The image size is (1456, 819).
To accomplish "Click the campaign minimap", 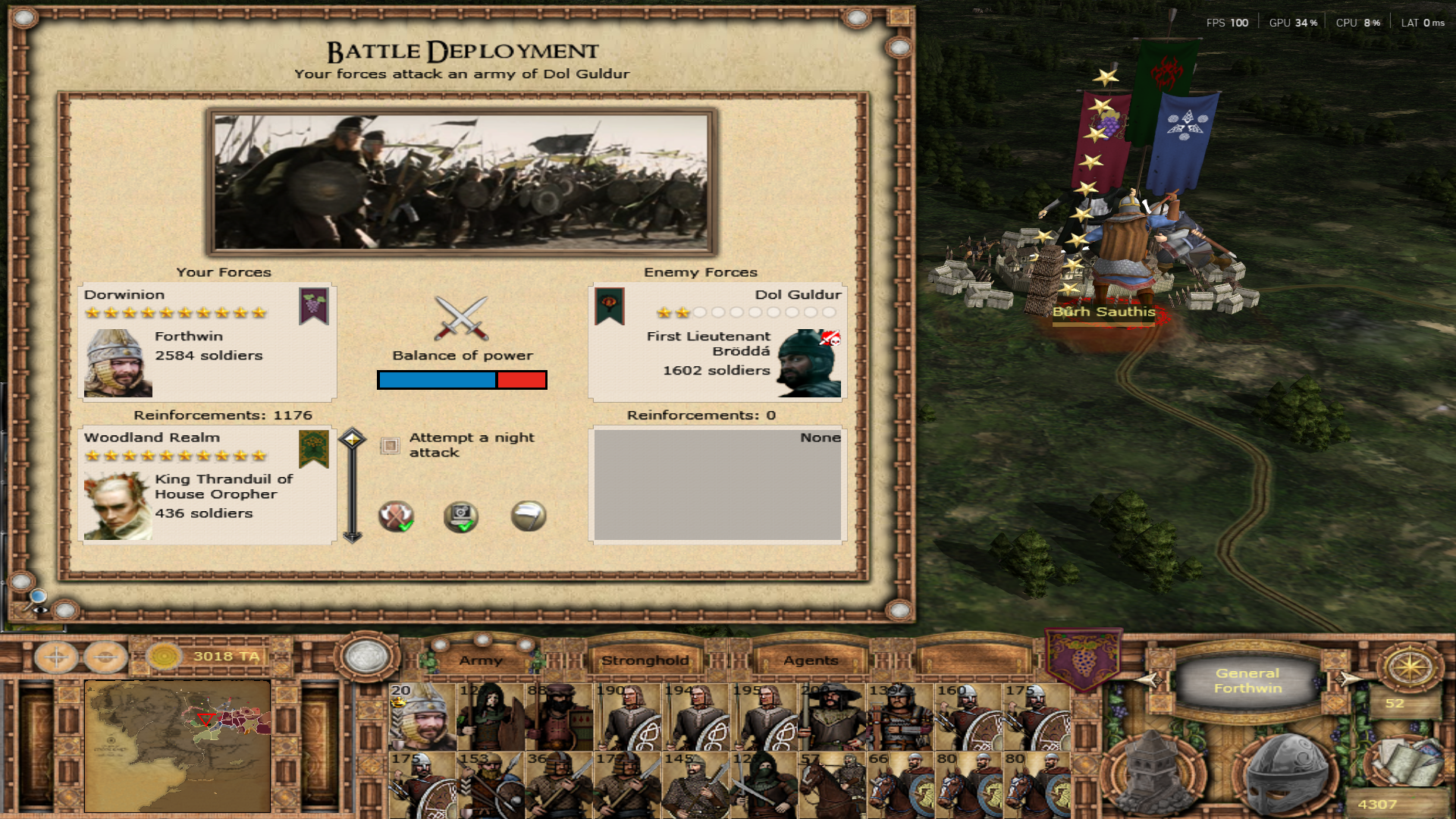I will click(x=177, y=745).
